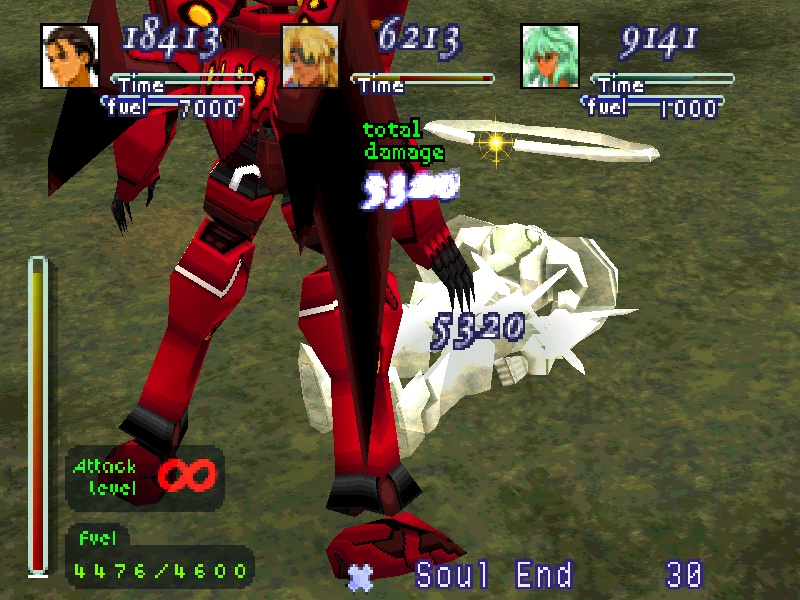Select the dark-haired man's portrait
Viewport: 800px width, 600px height.
pyautogui.click(x=70, y=55)
